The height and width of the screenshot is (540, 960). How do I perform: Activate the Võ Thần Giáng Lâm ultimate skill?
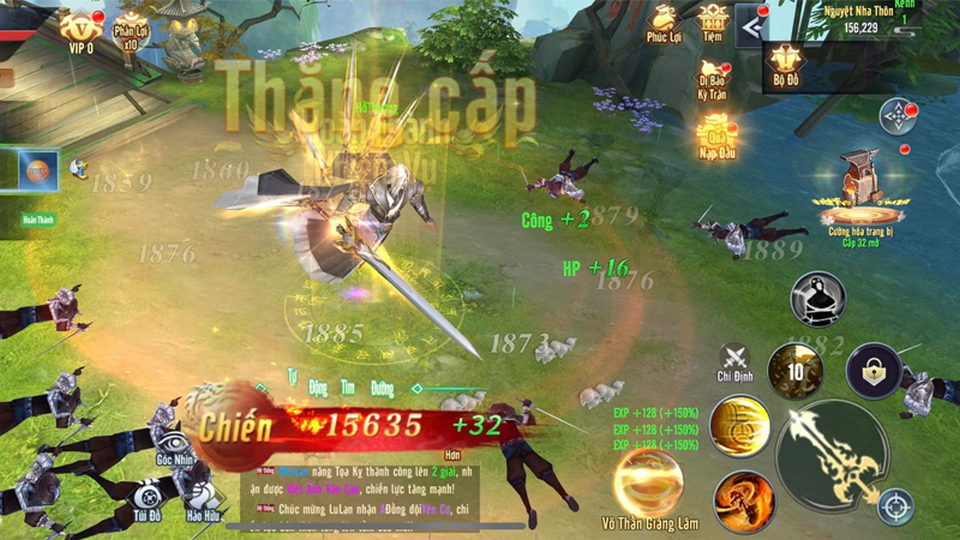(x=648, y=483)
